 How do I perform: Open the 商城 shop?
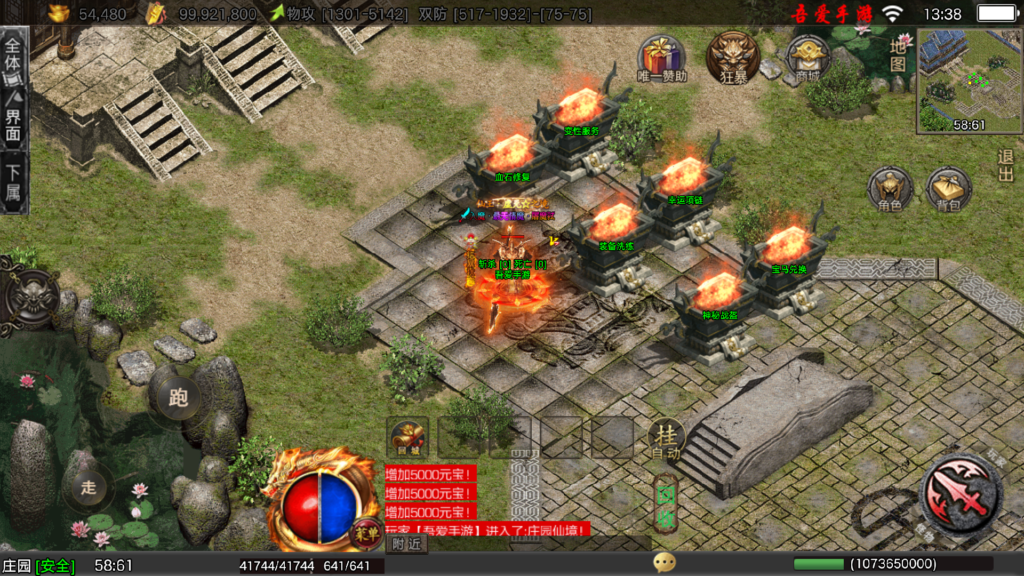(x=807, y=58)
